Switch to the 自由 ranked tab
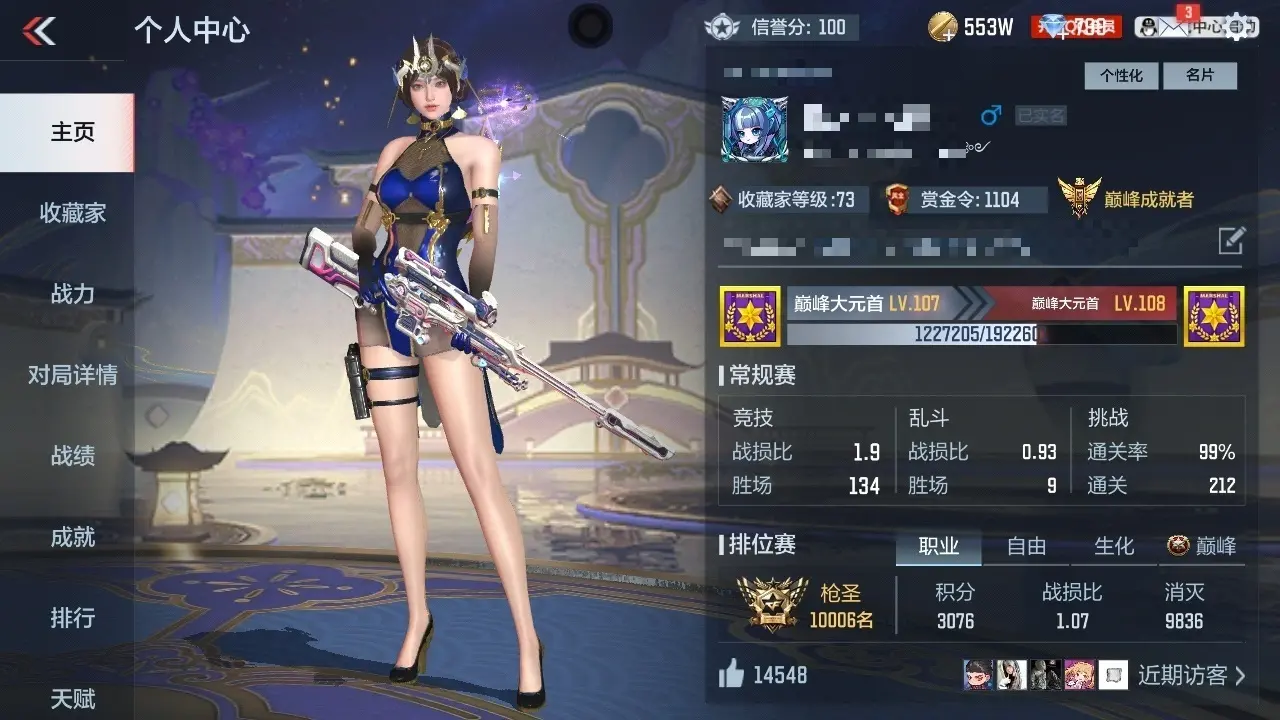 coord(1026,546)
